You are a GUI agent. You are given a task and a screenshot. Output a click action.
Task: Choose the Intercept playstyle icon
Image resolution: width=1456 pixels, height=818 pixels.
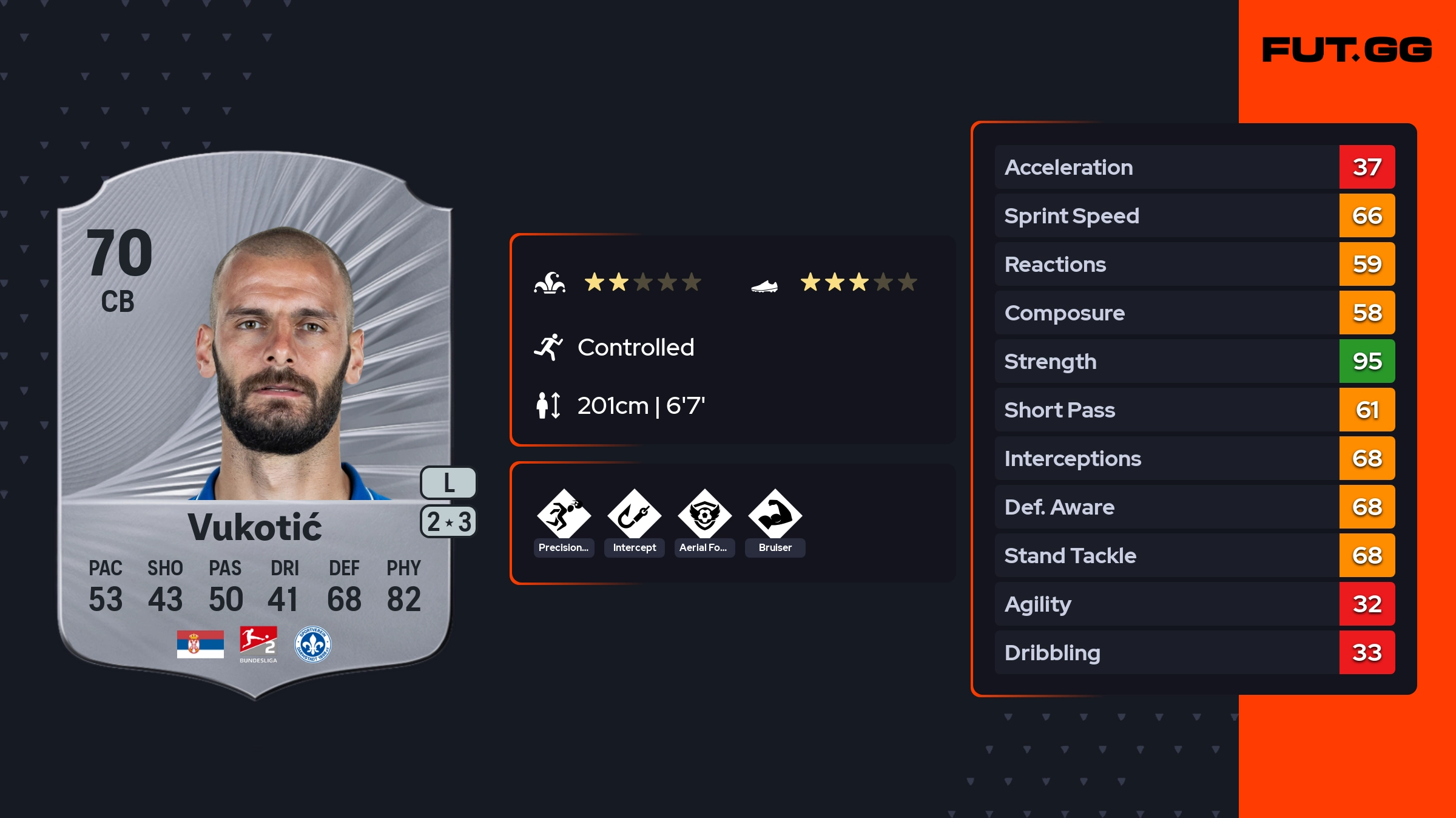(x=634, y=516)
